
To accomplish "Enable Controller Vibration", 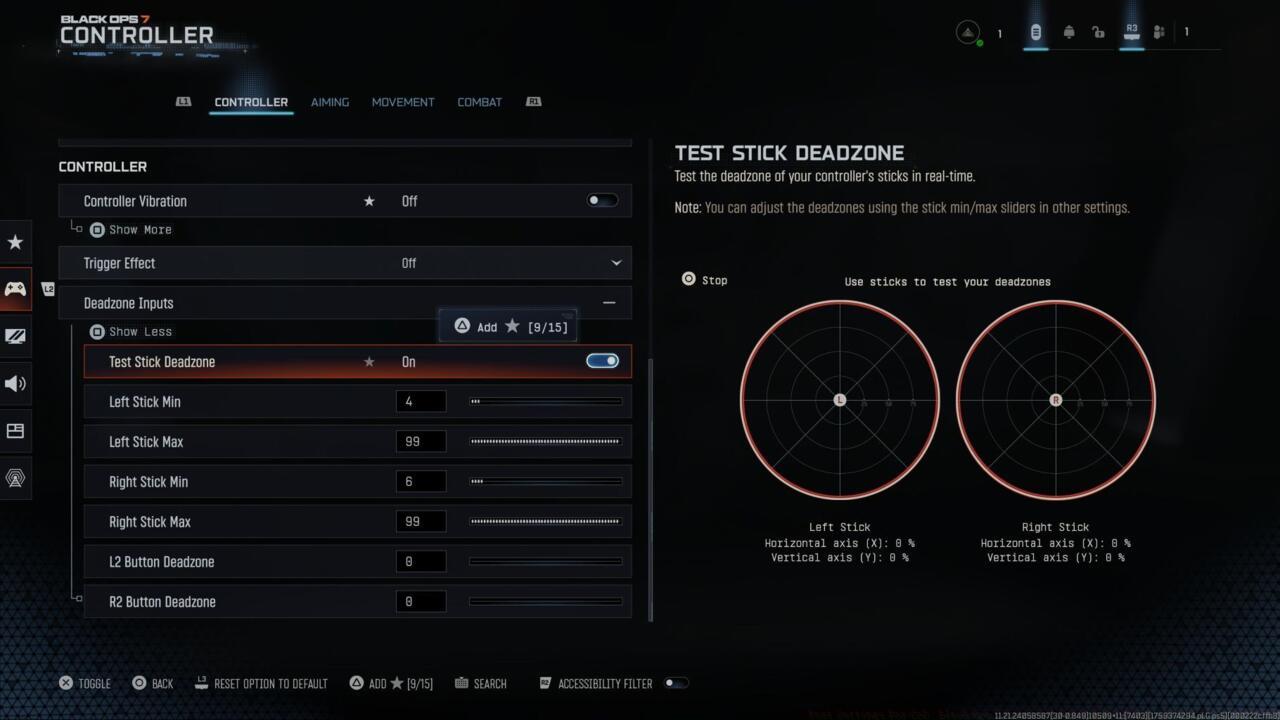I will (x=601, y=200).
